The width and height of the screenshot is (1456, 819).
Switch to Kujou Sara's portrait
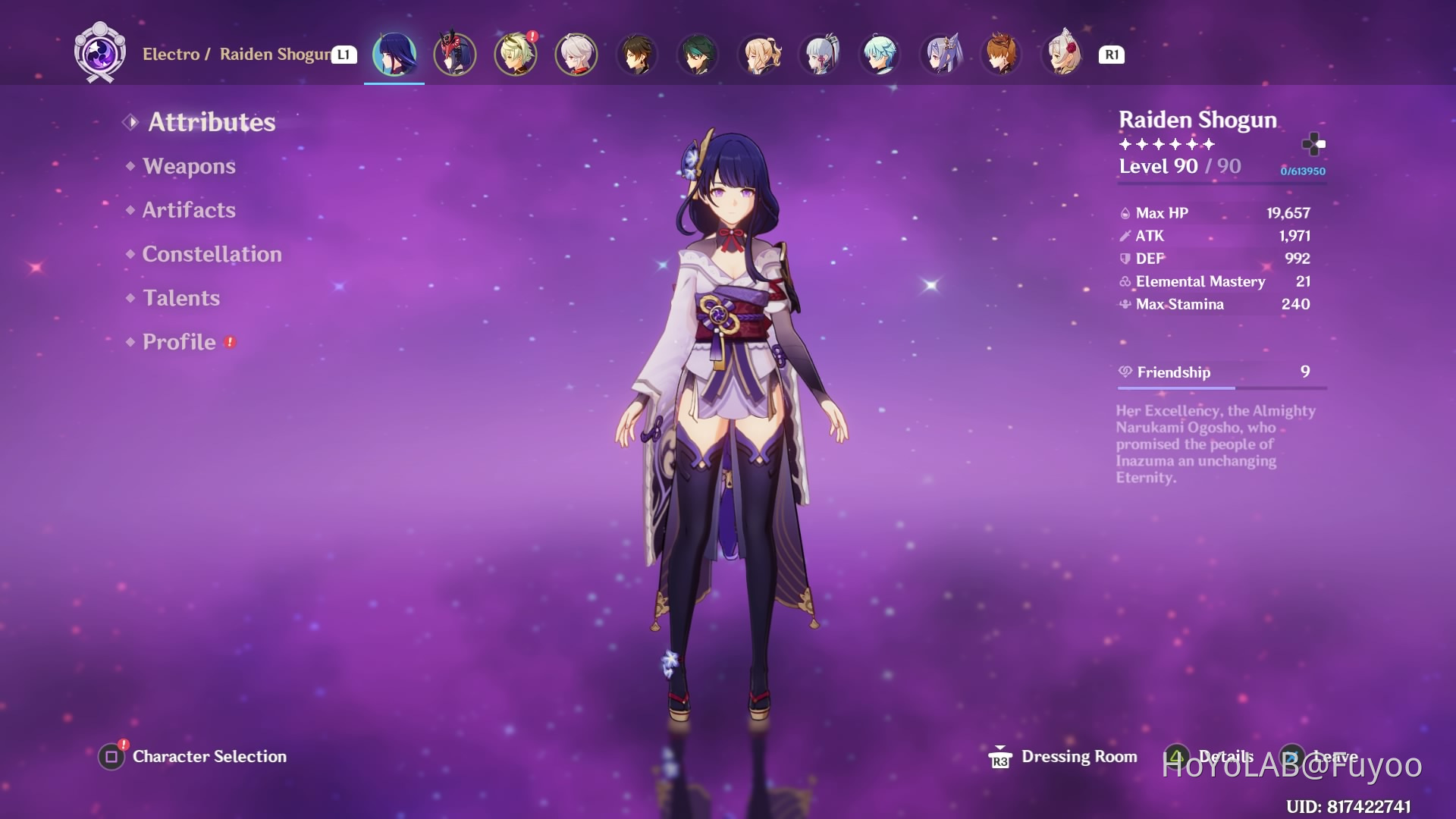tap(455, 55)
